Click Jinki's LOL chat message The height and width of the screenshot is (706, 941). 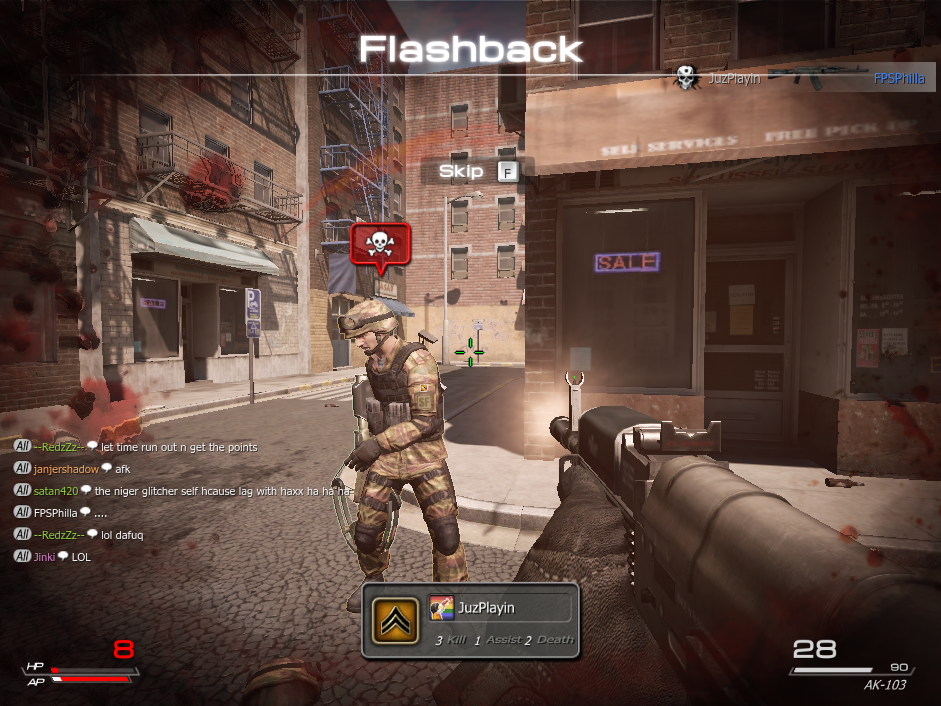(x=80, y=557)
